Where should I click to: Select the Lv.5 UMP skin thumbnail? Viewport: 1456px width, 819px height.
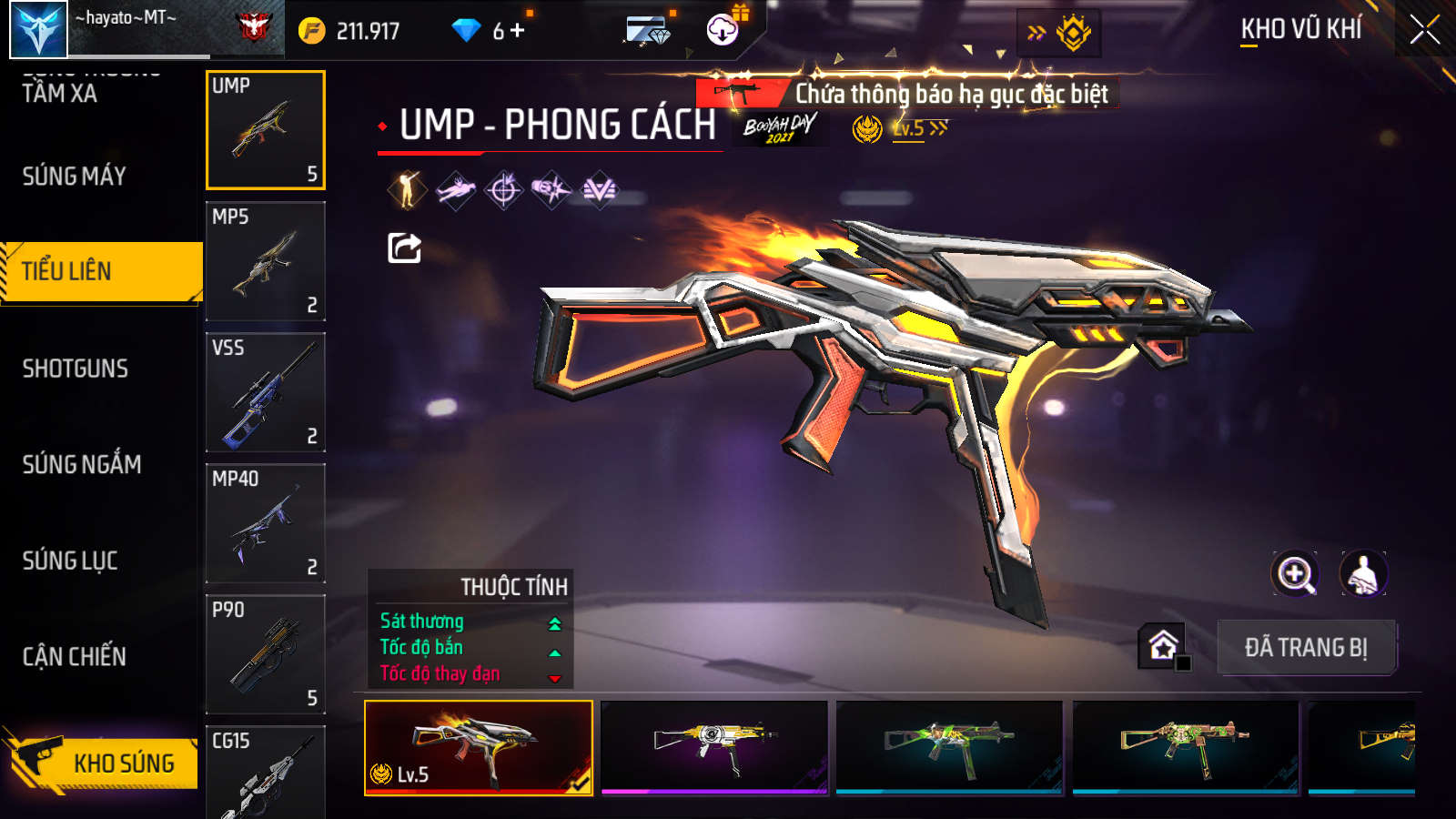[x=479, y=747]
